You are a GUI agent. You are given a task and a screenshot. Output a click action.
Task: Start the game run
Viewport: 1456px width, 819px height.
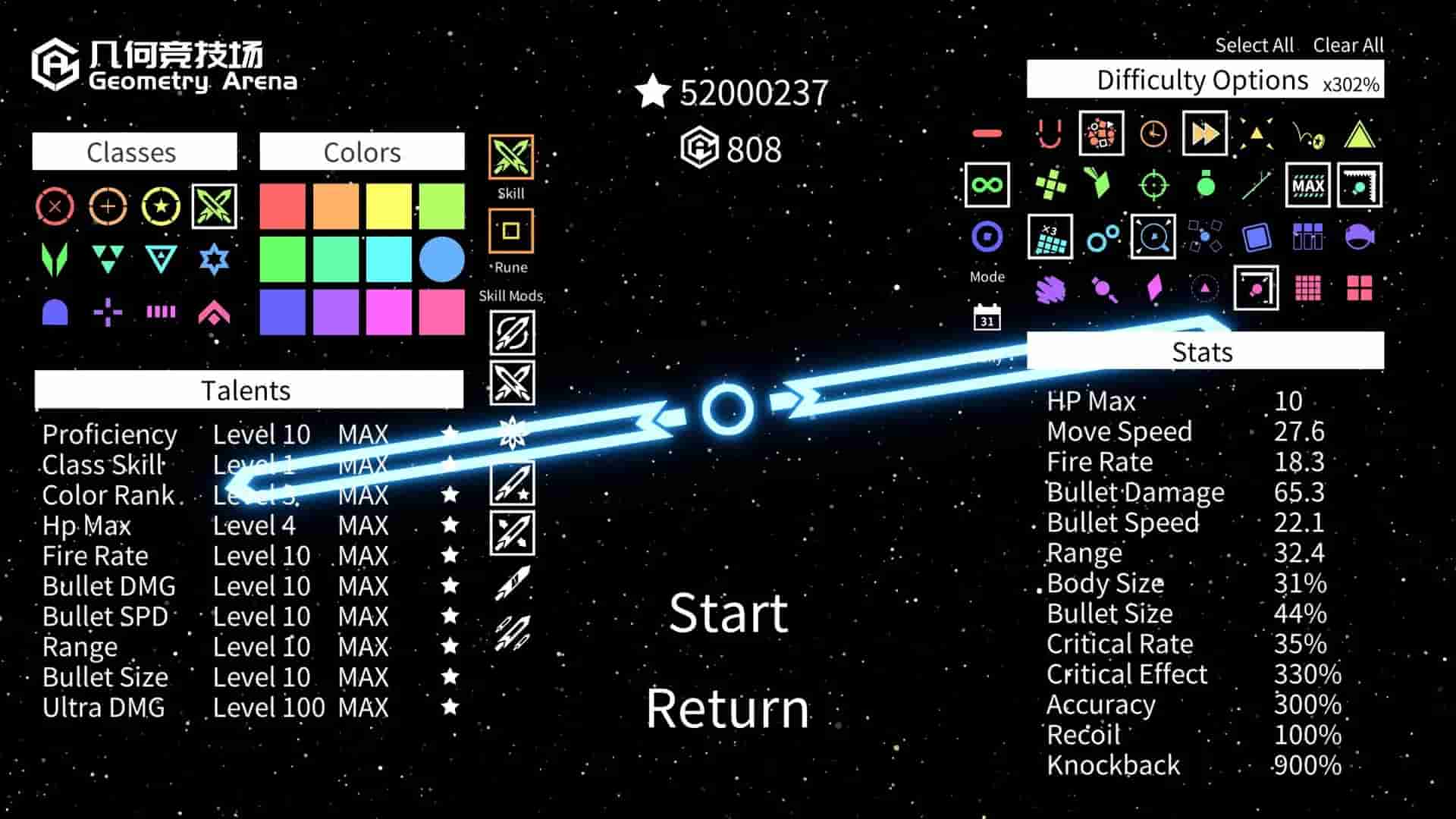point(728,613)
